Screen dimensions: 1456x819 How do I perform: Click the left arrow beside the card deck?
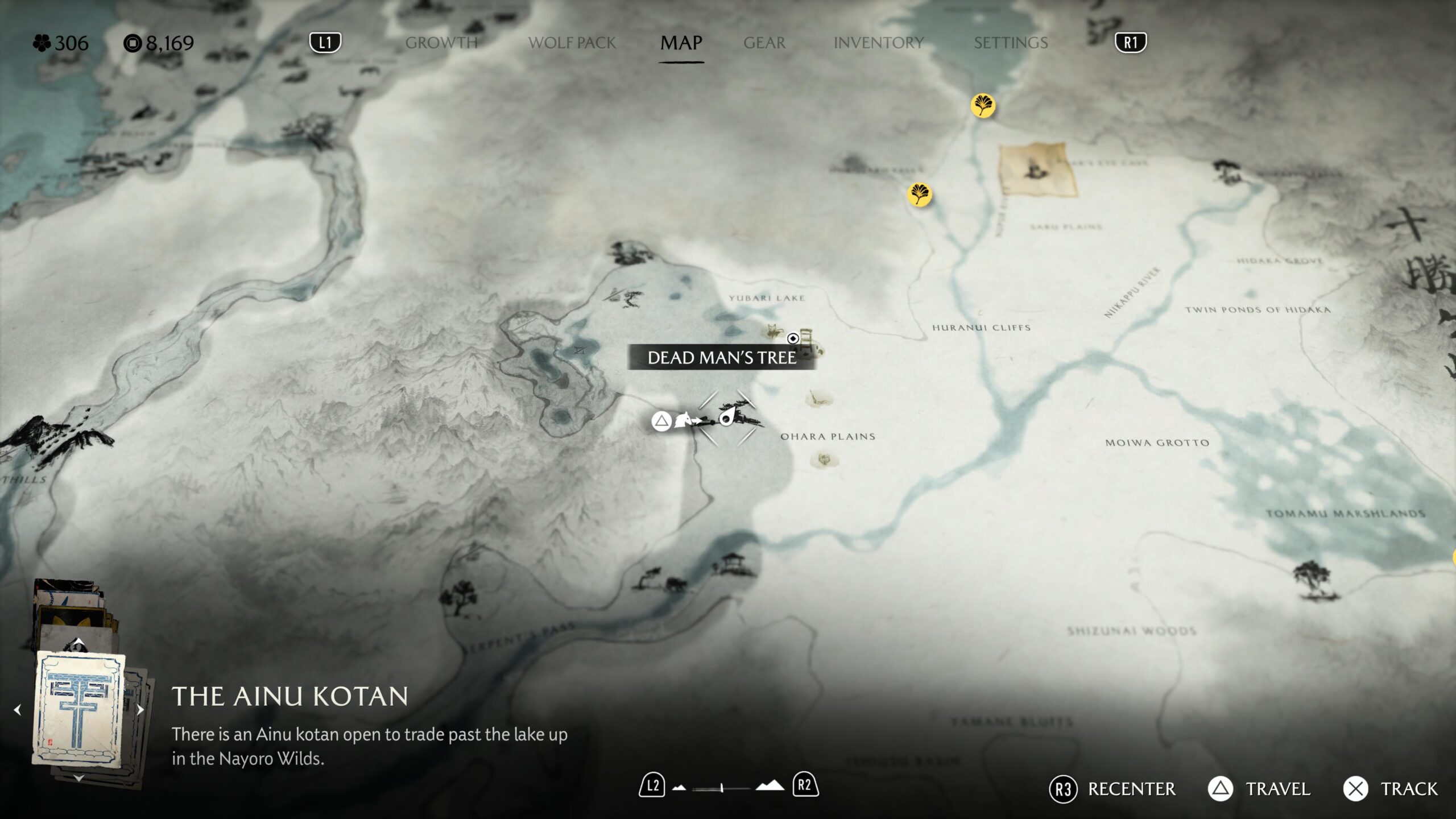point(17,710)
